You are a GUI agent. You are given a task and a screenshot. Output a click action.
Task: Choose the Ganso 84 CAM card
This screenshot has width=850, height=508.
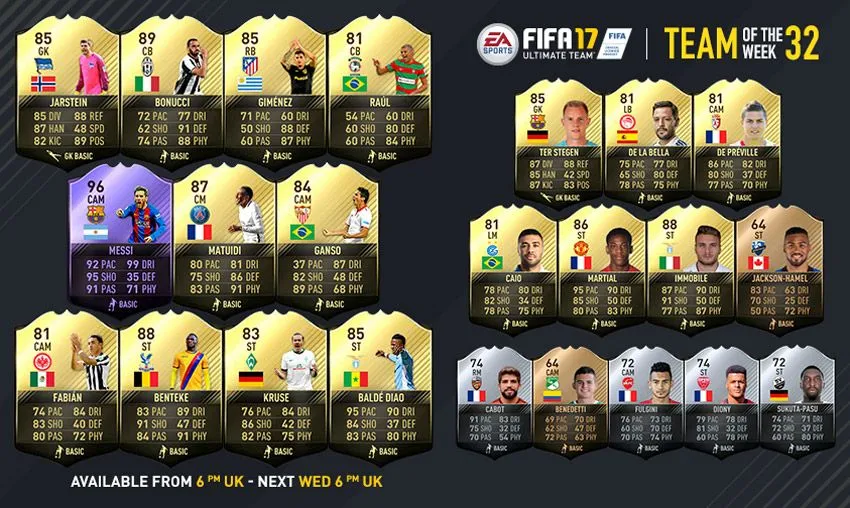[x=326, y=240]
